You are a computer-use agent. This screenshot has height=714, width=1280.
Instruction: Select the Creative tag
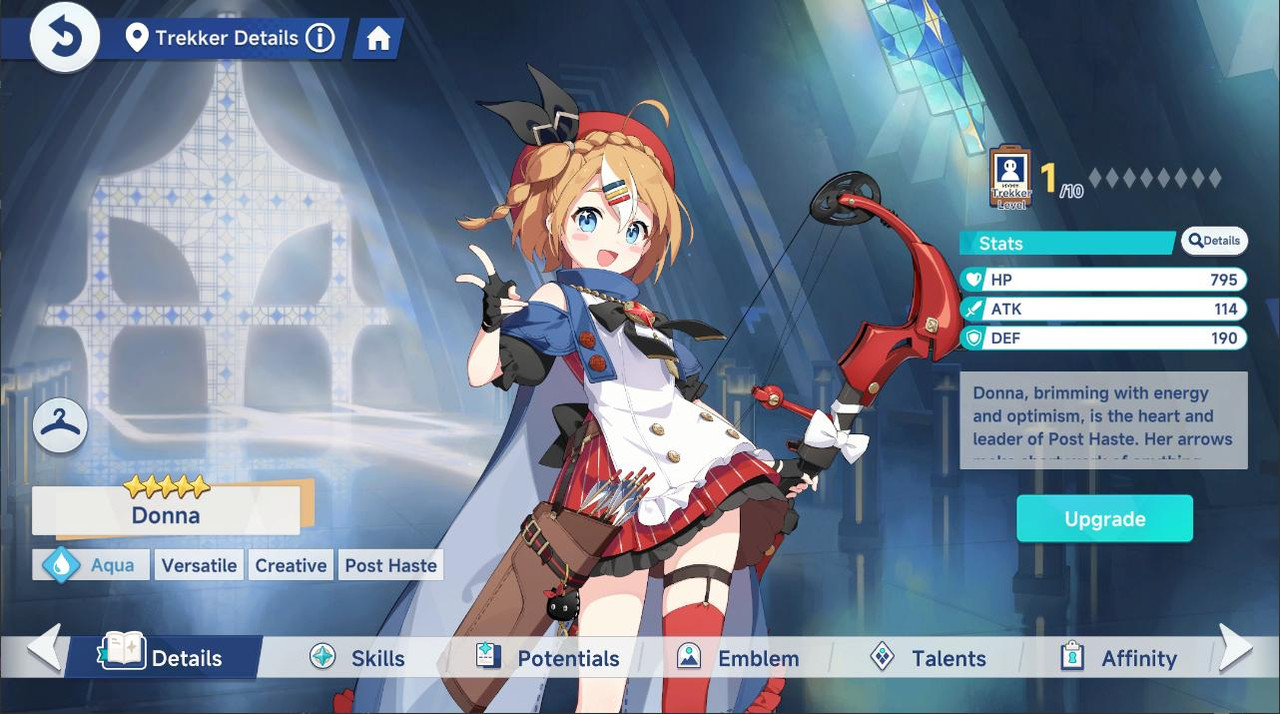pos(291,565)
